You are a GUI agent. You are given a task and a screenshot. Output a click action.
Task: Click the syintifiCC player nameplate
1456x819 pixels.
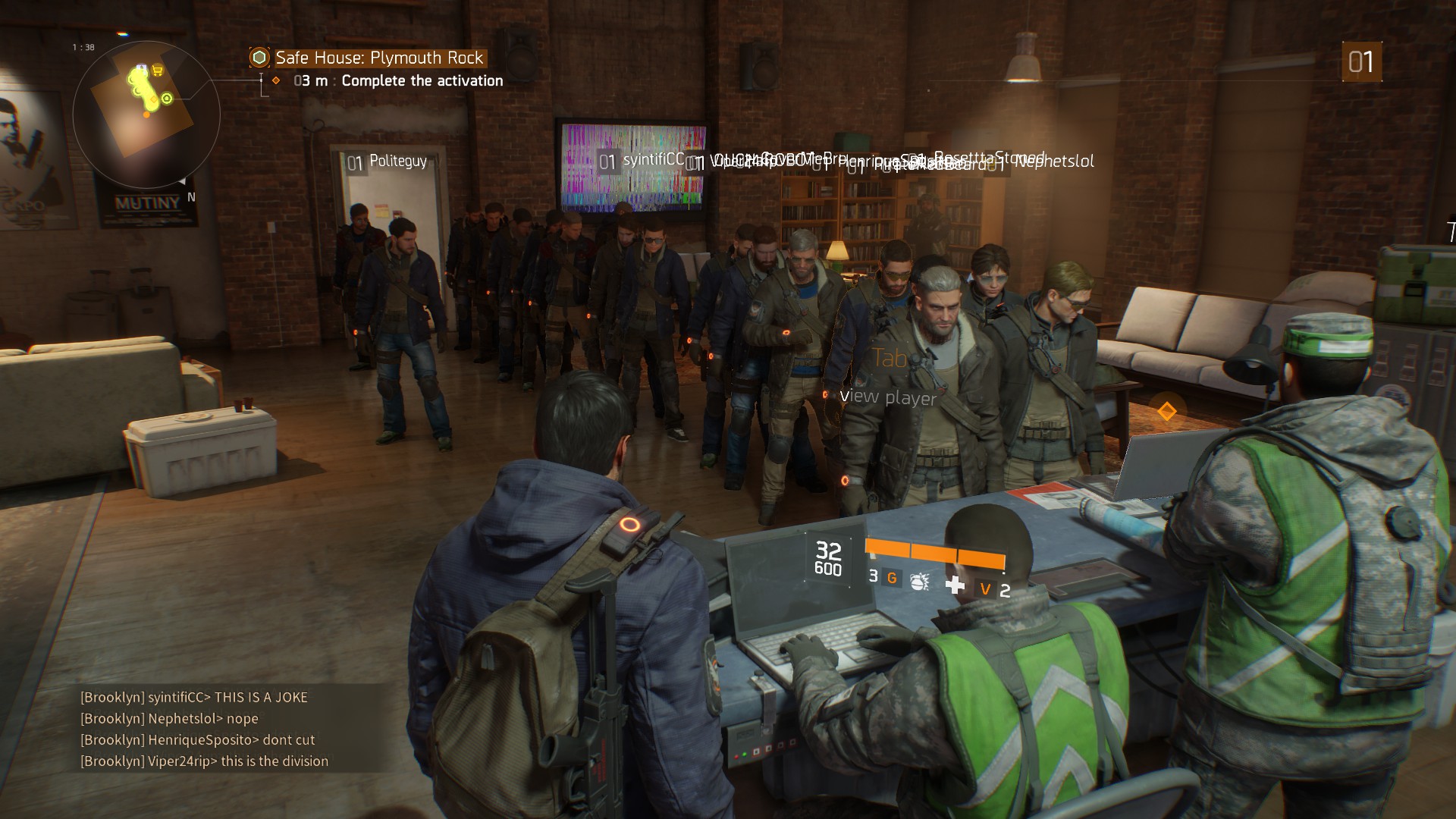tap(642, 161)
